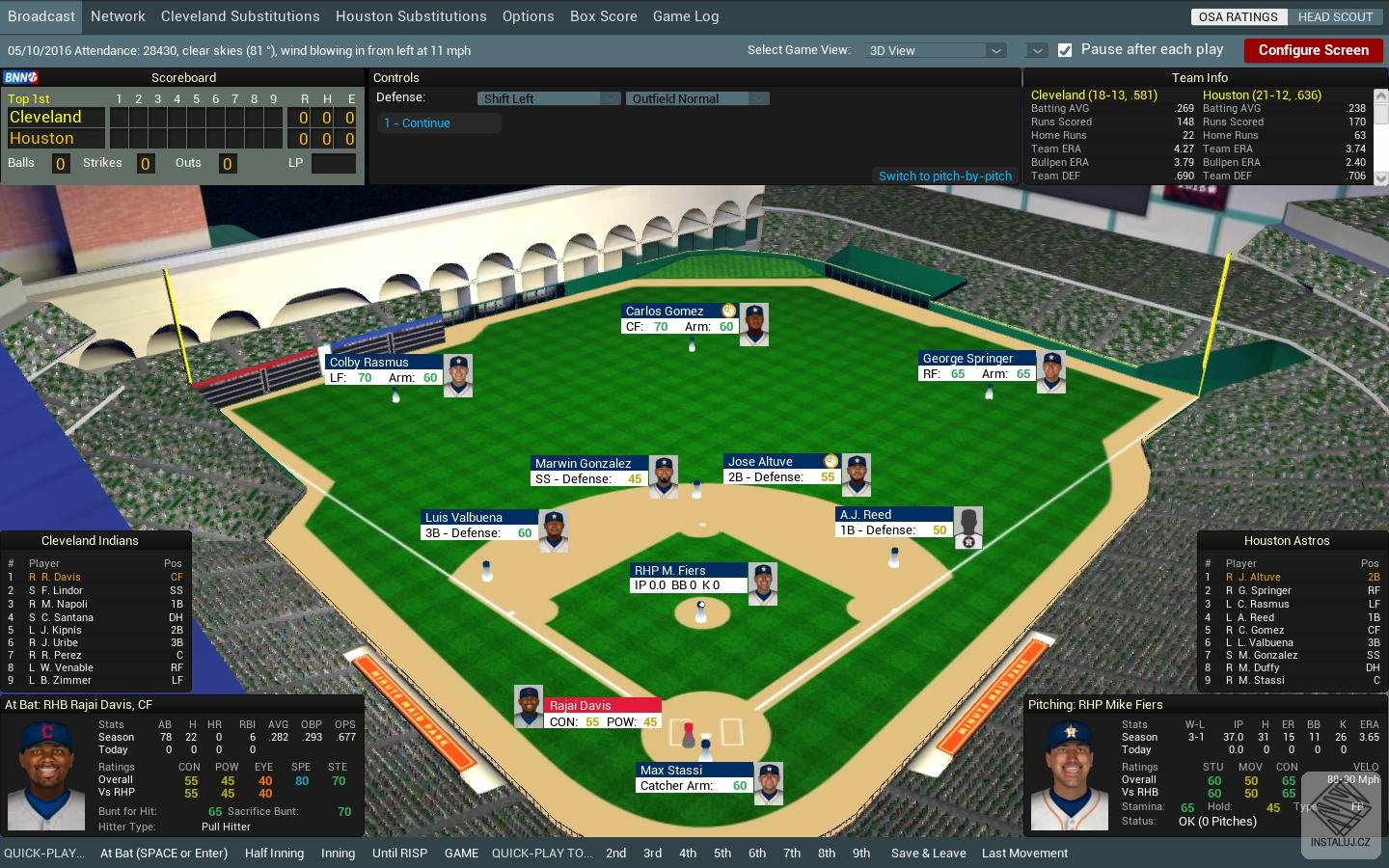This screenshot has height=868, width=1389.
Task: Click Marwin Gonzalez's shortstop headshot icon
Action: tap(663, 475)
